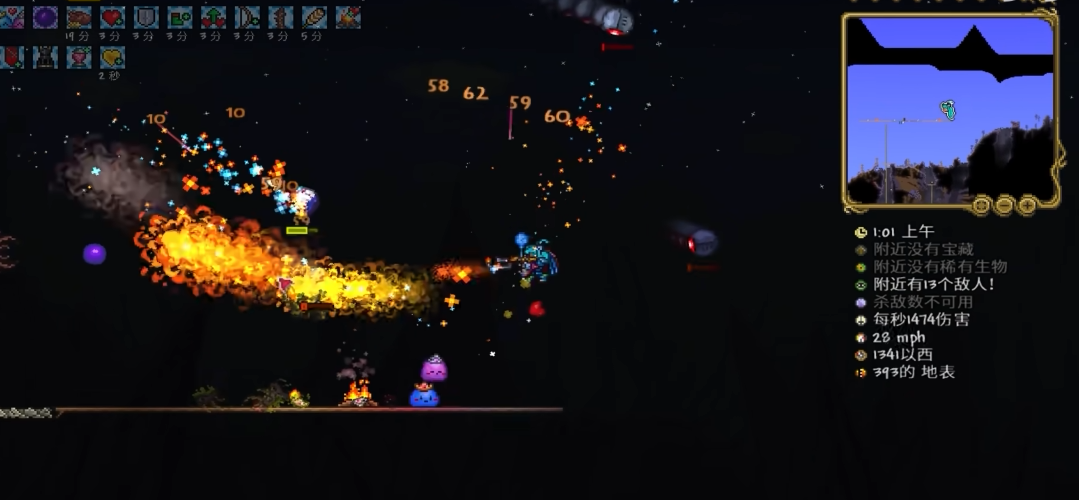This screenshot has height=500, width=1079.
Task: Click the green boot Swiftness buff icon
Action: [180, 17]
